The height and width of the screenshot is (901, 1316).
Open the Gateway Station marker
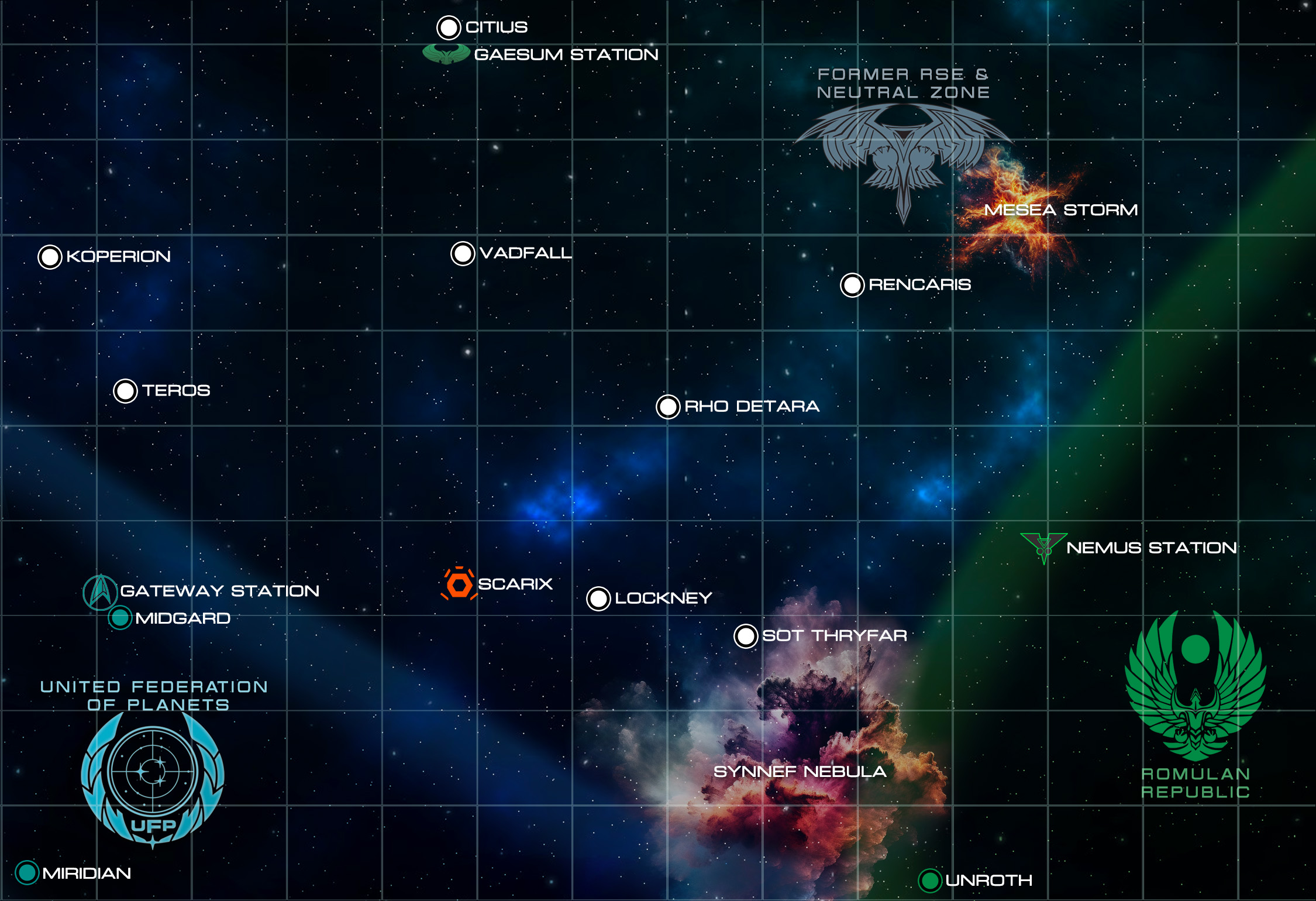[101, 592]
